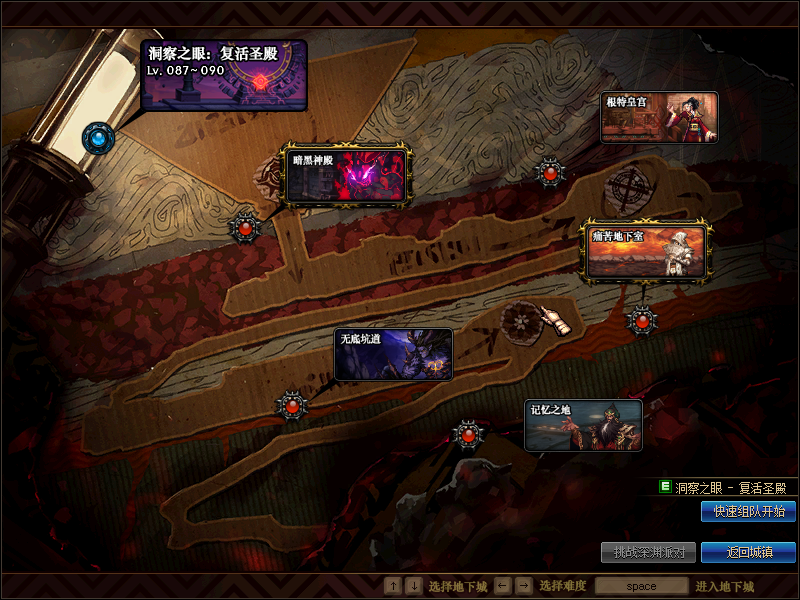Select the 暗黑神殿 dungeon

[347, 175]
